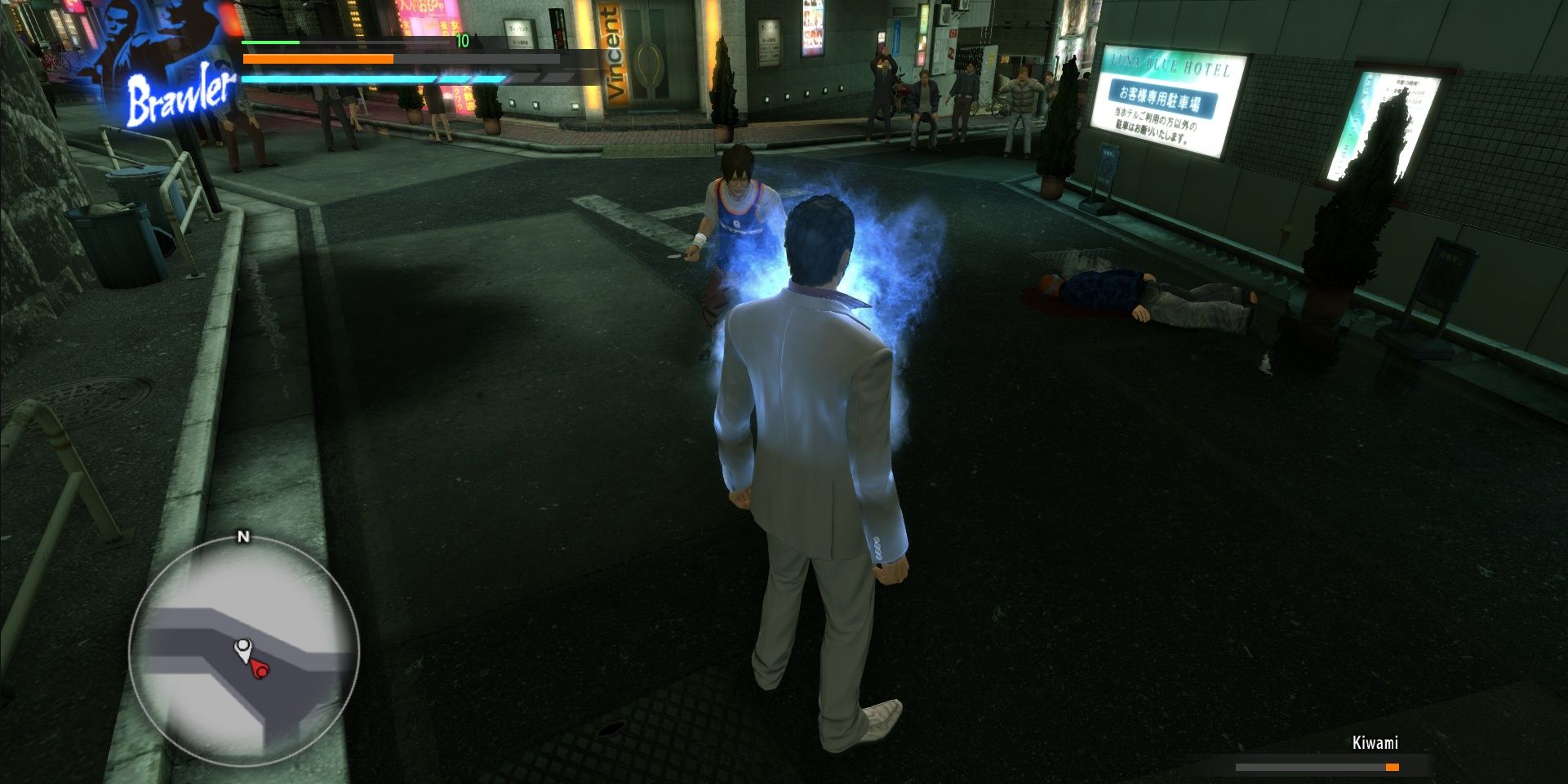Click the north indicator on the minimap
Viewport: 1568px width, 784px height.
click(x=242, y=538)
